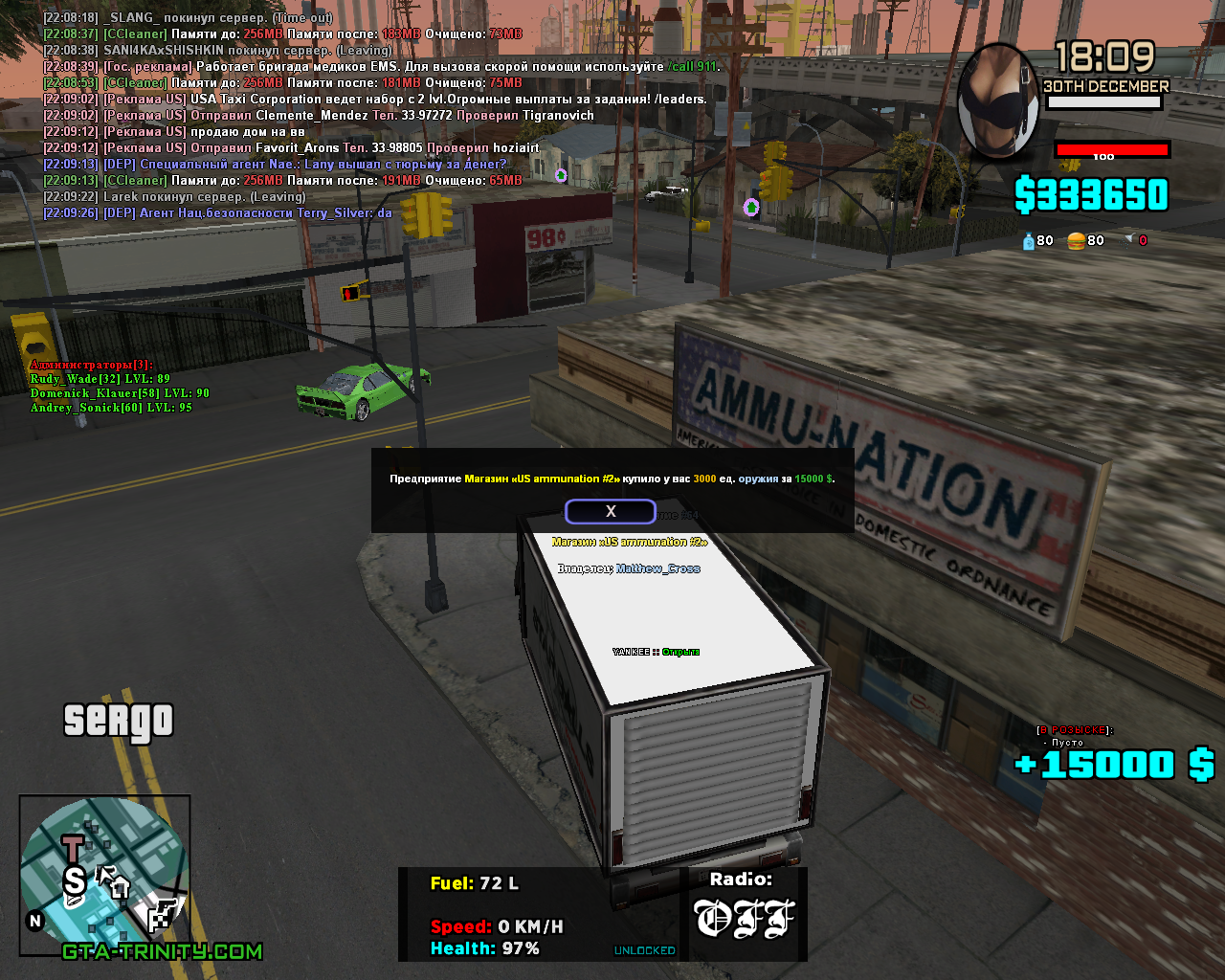The height and width of the screenshot is (980, 1225).
Task: Click the house marker on the minimap
Action: [x=121, y=887]
